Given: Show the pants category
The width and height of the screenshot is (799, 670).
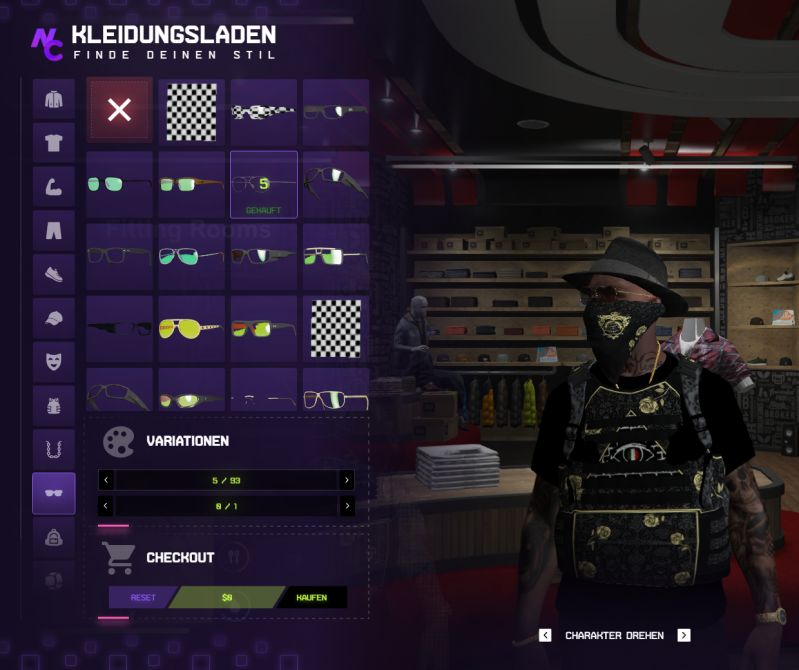Looking at the screenshot, I should click(54, 231).
